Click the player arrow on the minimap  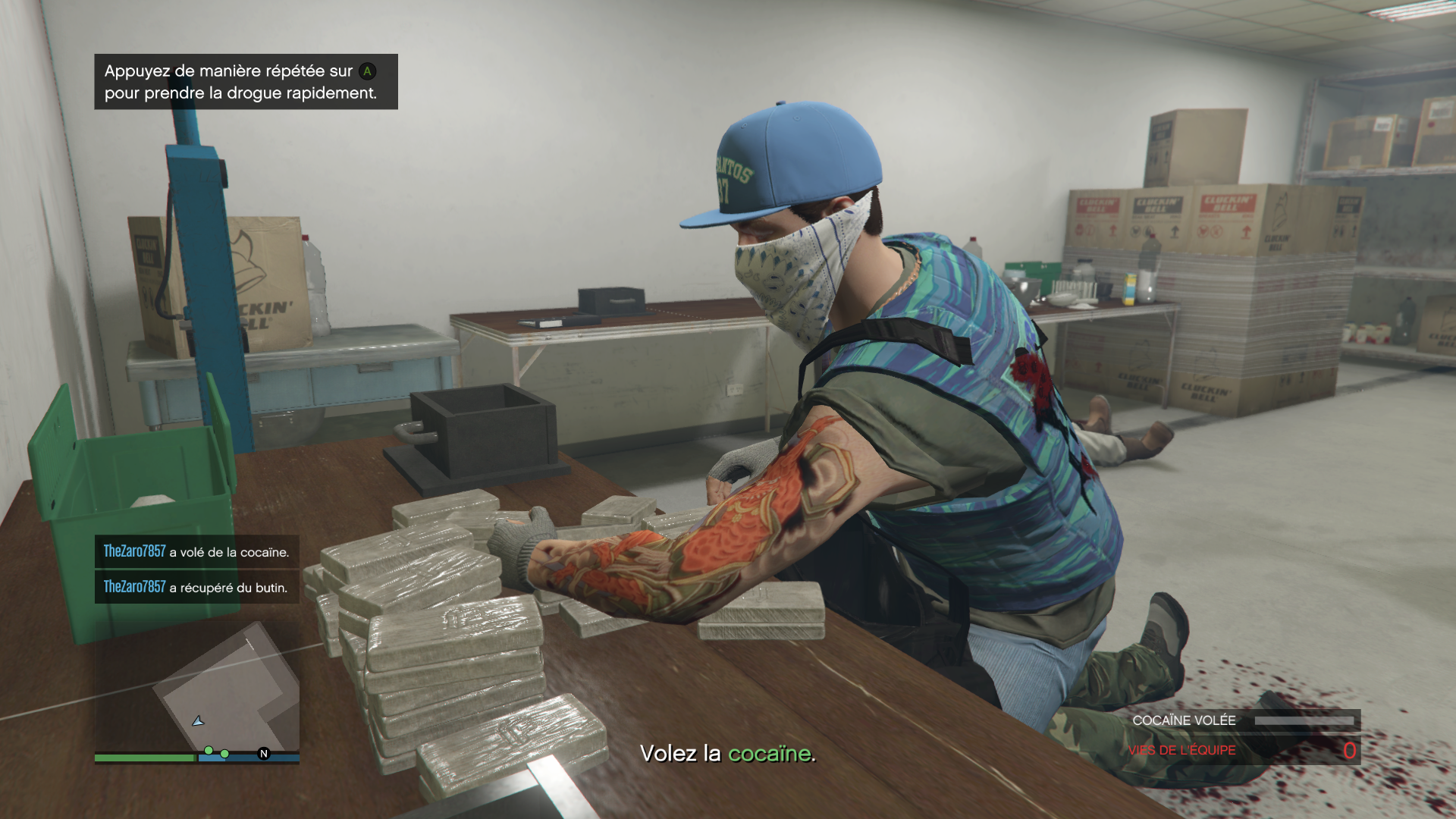(198, 721)
